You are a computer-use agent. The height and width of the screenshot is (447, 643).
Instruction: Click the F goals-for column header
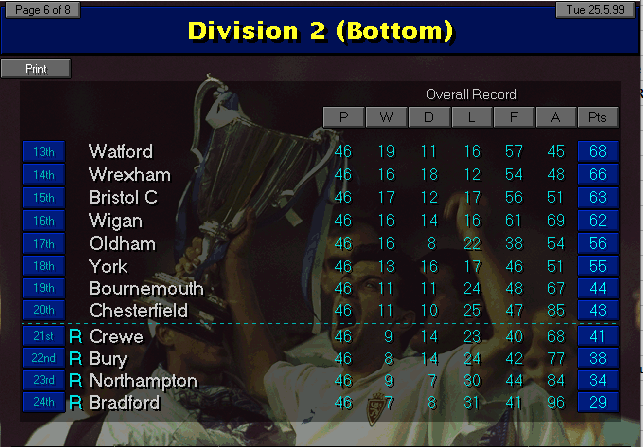click(513, 118)
